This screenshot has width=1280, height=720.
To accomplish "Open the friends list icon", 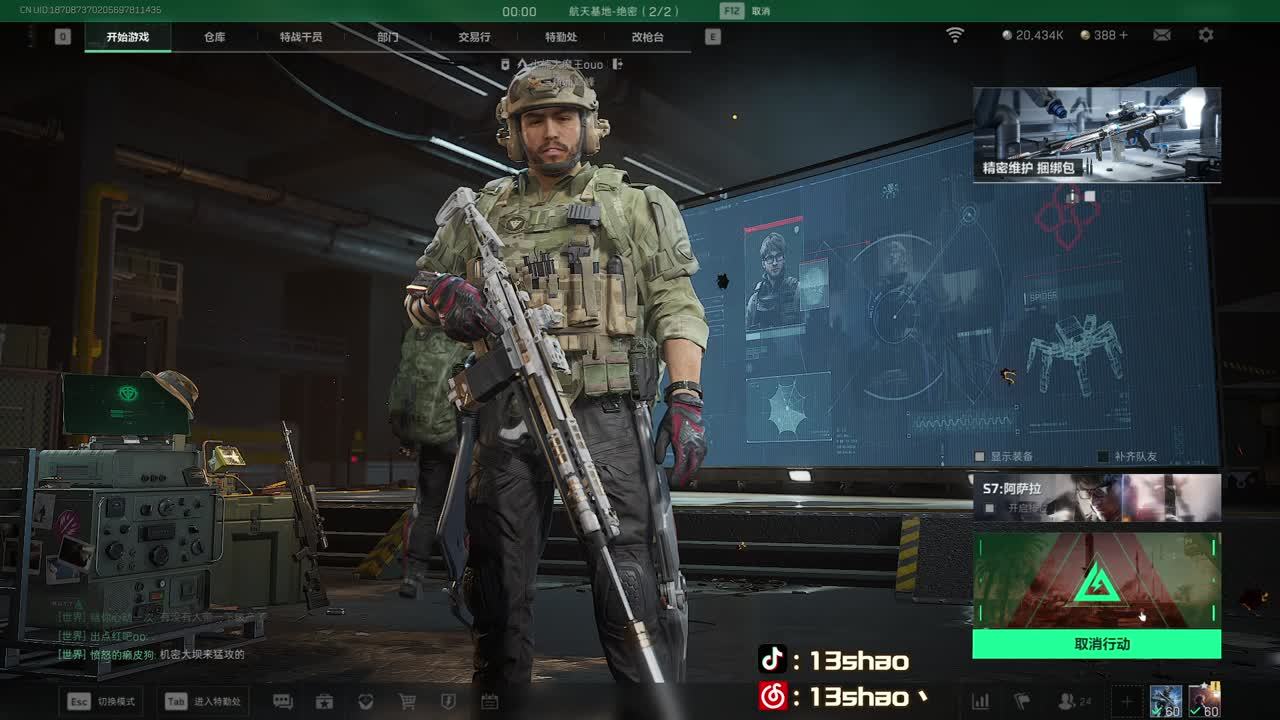I will tap(1068, 702).
